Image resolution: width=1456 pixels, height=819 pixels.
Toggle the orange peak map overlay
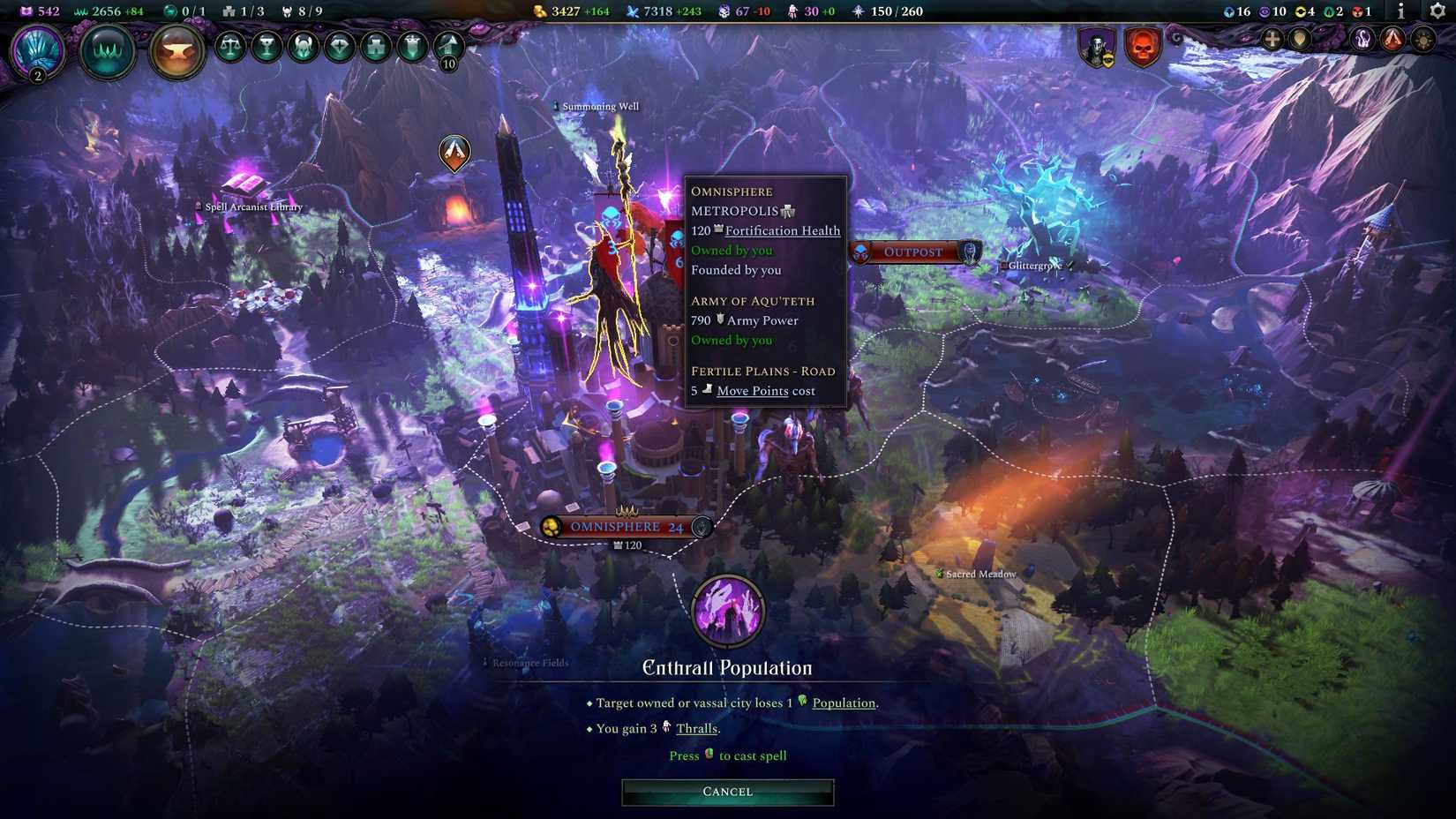[x=1392, y=40]
